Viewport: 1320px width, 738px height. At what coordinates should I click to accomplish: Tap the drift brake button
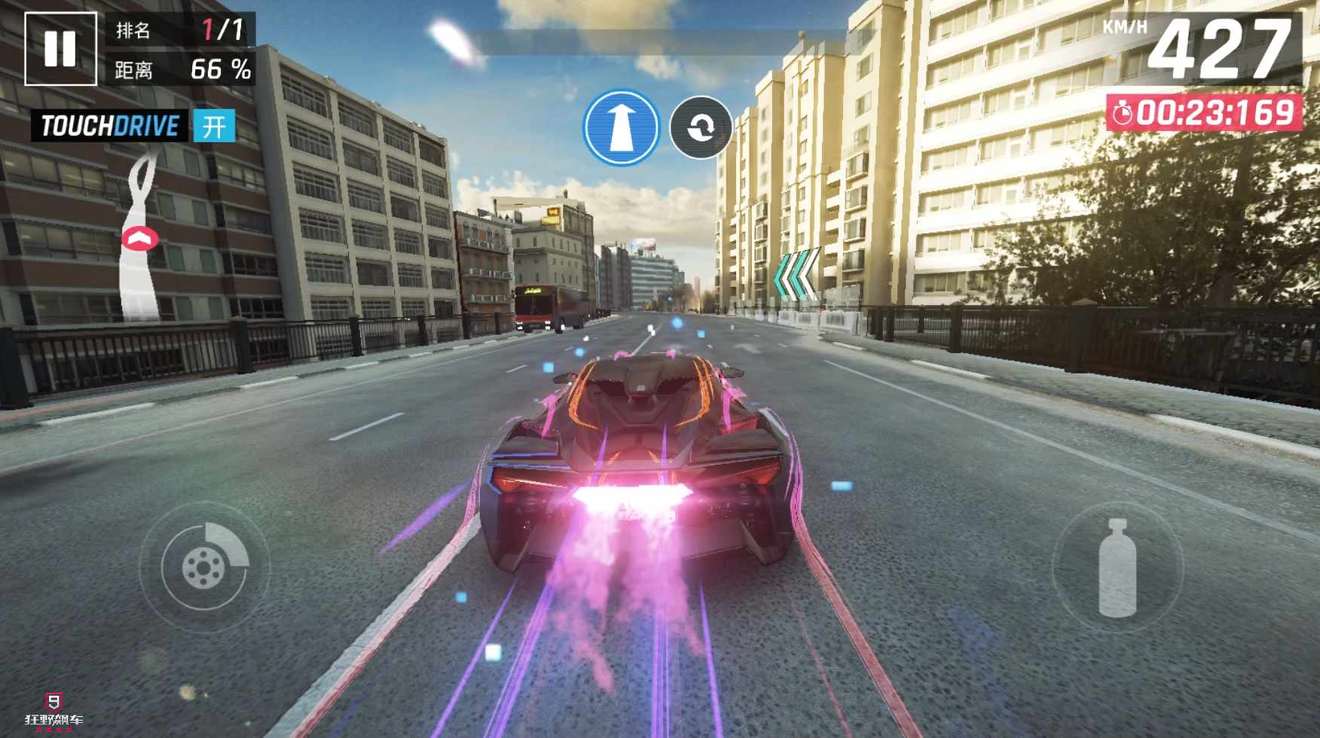204,567
